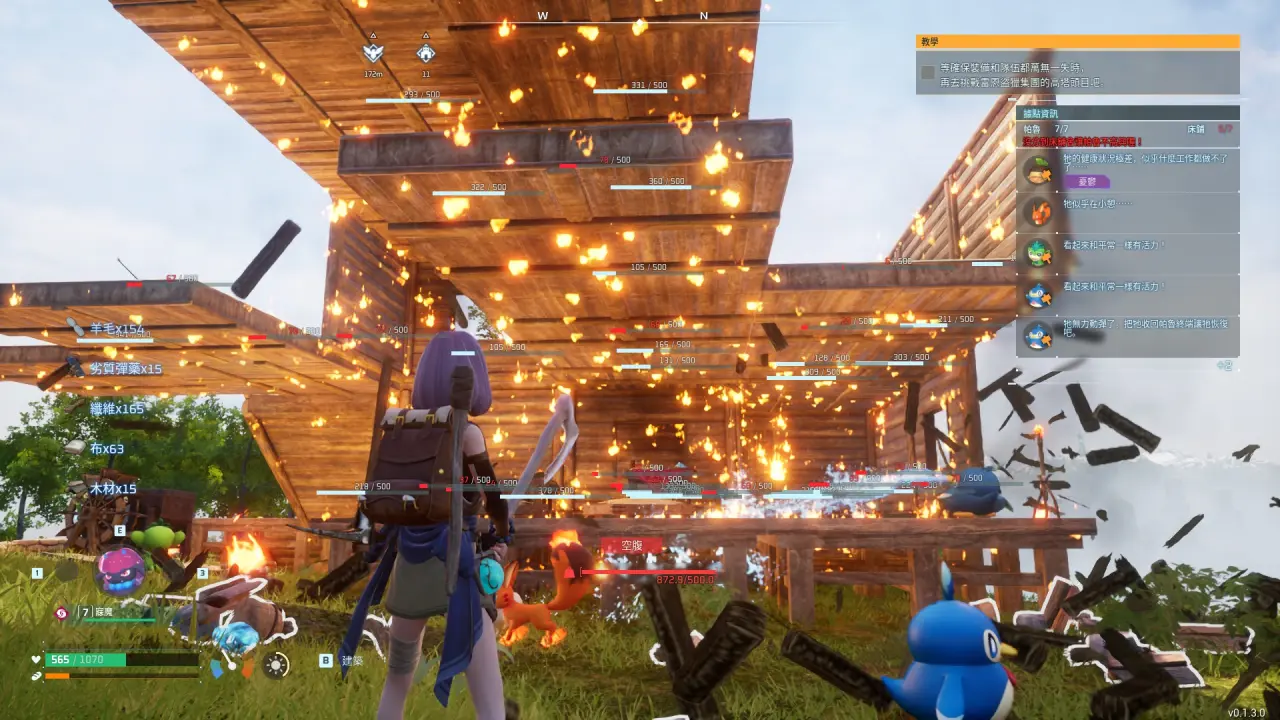Click the 布x63 pickup notification
The image size is (1280, 720).
[106, 449]
